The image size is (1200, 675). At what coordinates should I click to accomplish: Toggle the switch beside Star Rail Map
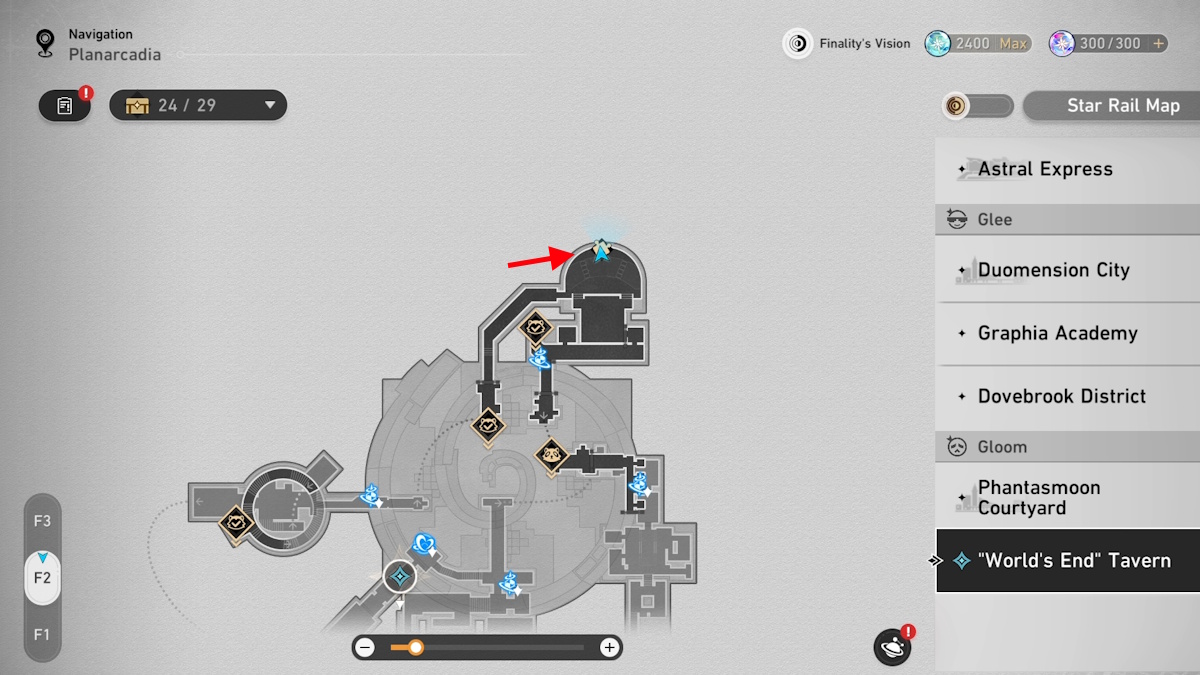pos(978,106)
